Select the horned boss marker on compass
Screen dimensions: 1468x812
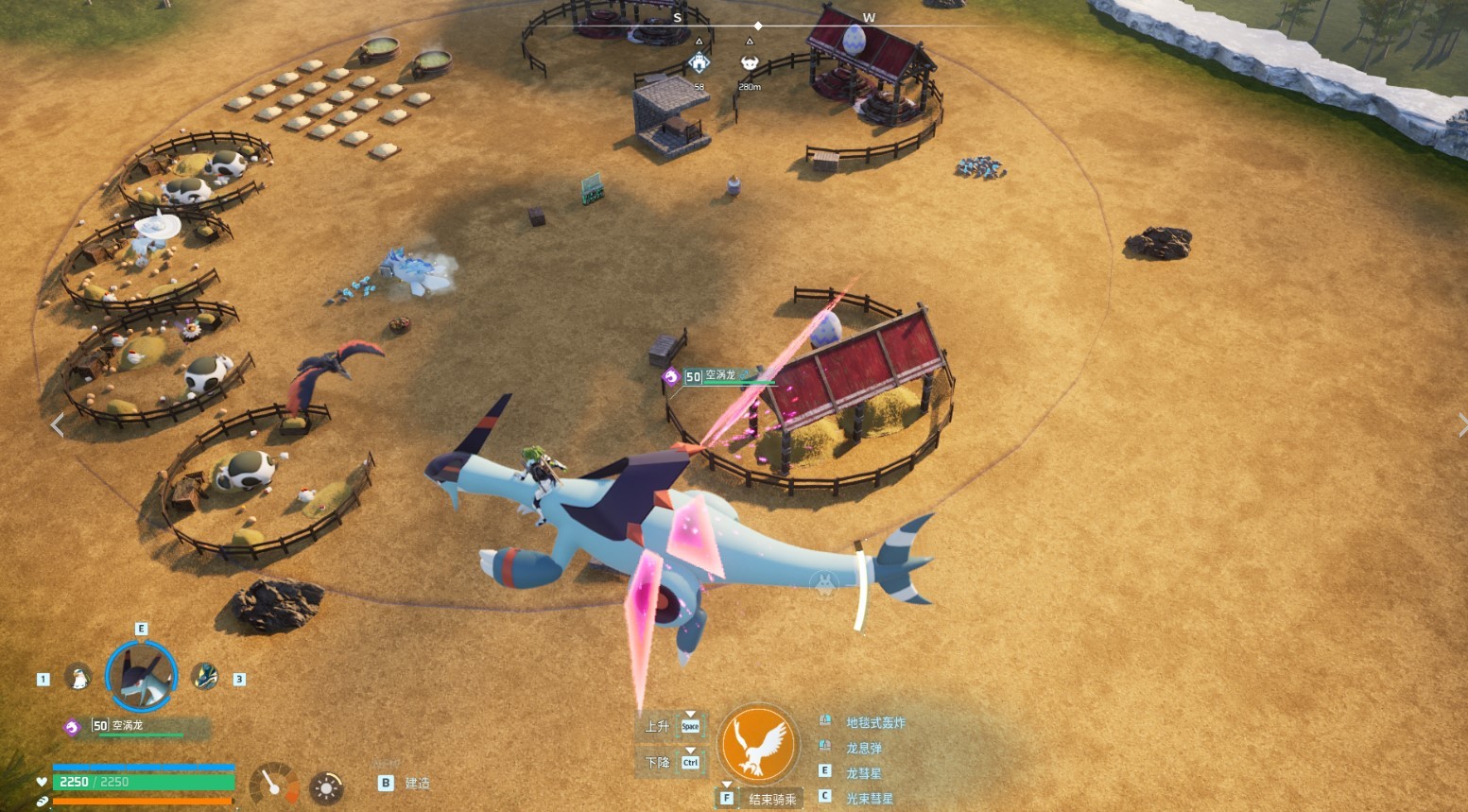[x=750, y=63]
